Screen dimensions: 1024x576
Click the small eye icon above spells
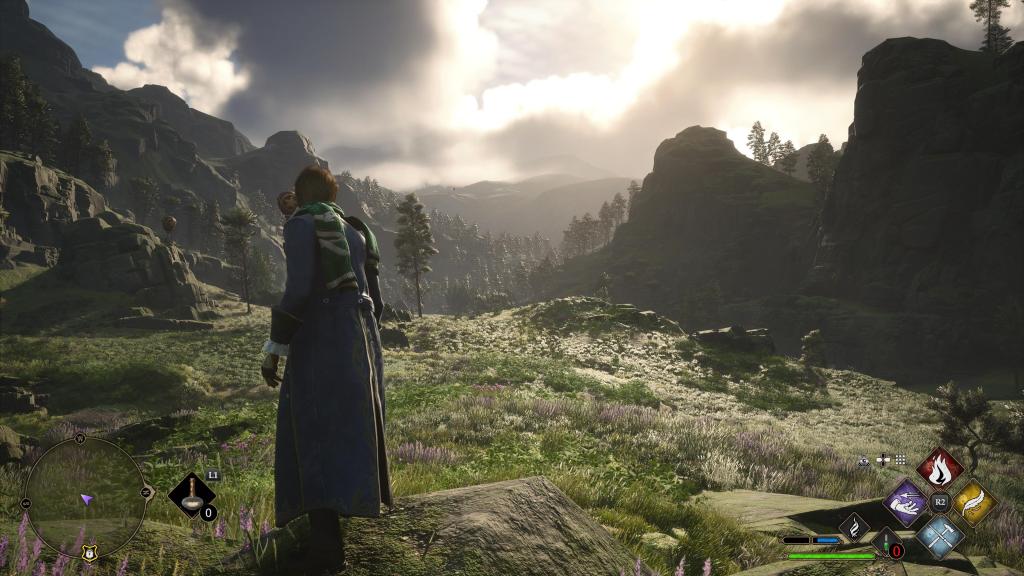pyautogui.click(x=864, y=461)
